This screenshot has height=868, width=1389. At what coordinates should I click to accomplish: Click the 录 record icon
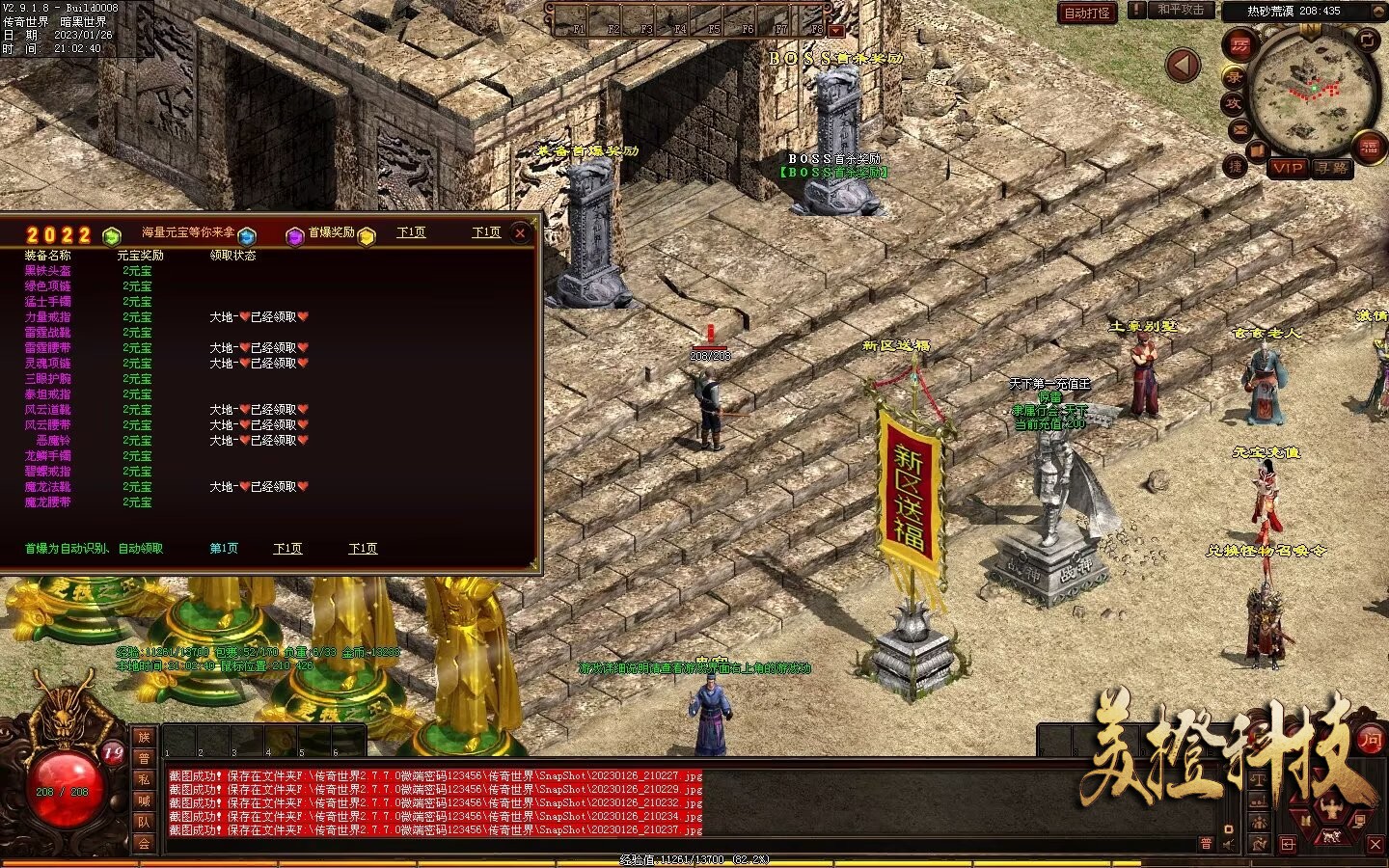tap(1235, 76)
